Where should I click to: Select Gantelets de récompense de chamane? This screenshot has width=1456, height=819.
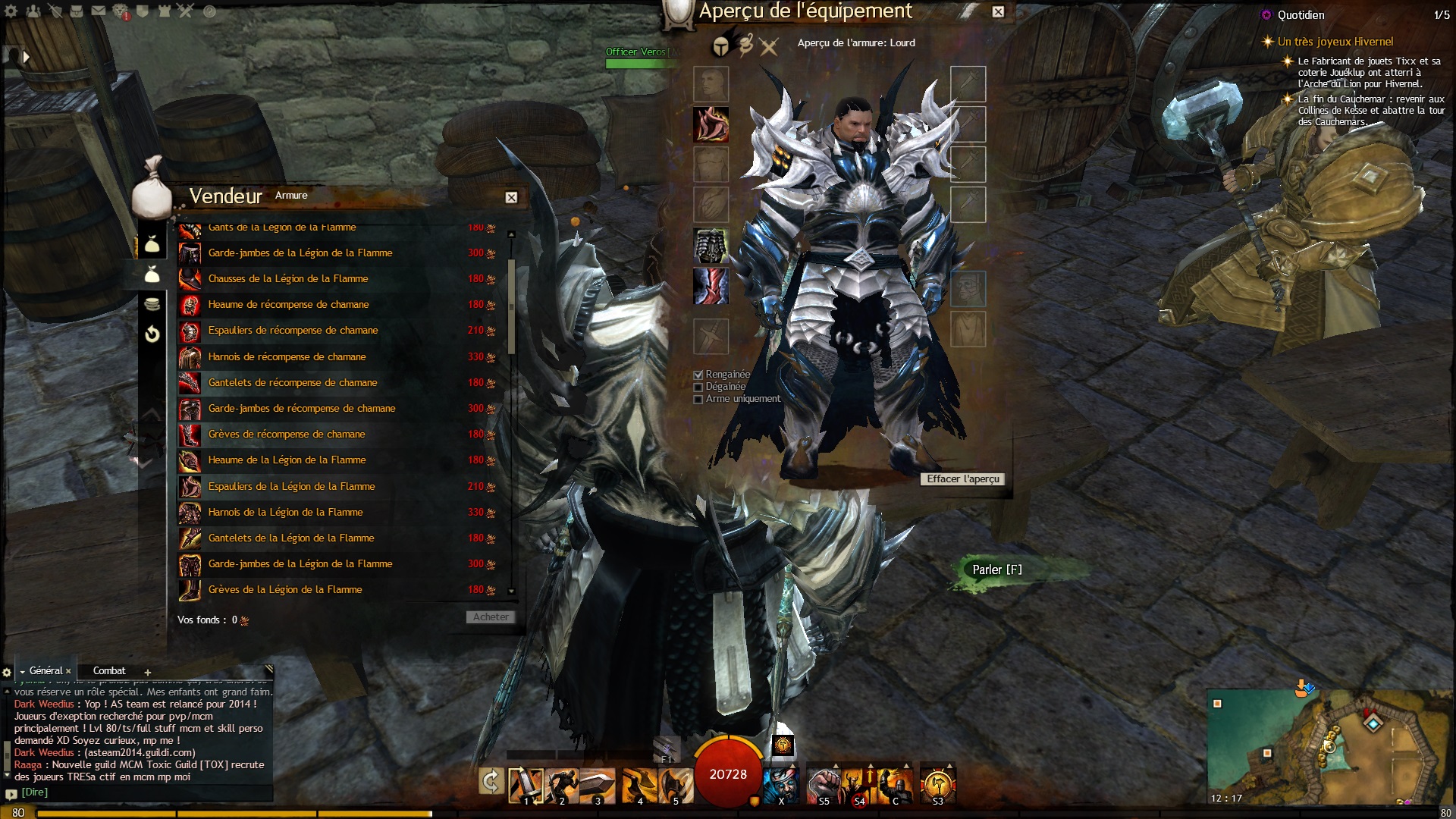click(292, 383)
